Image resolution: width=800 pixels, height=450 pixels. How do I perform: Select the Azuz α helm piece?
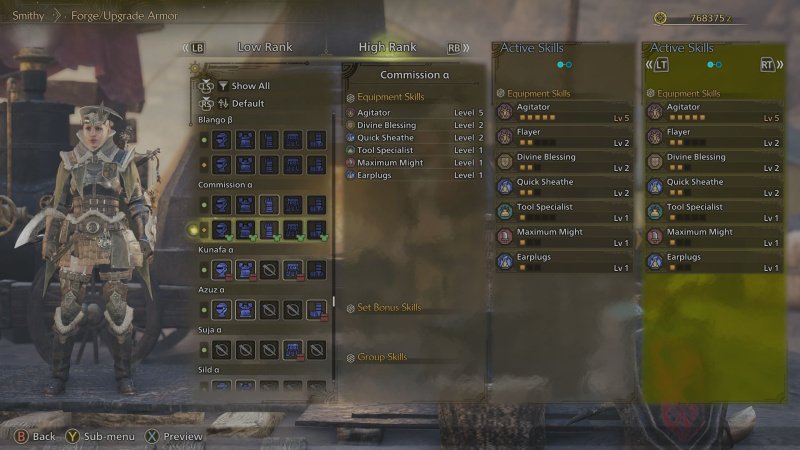pyautogui.click(x=221, y=309)
